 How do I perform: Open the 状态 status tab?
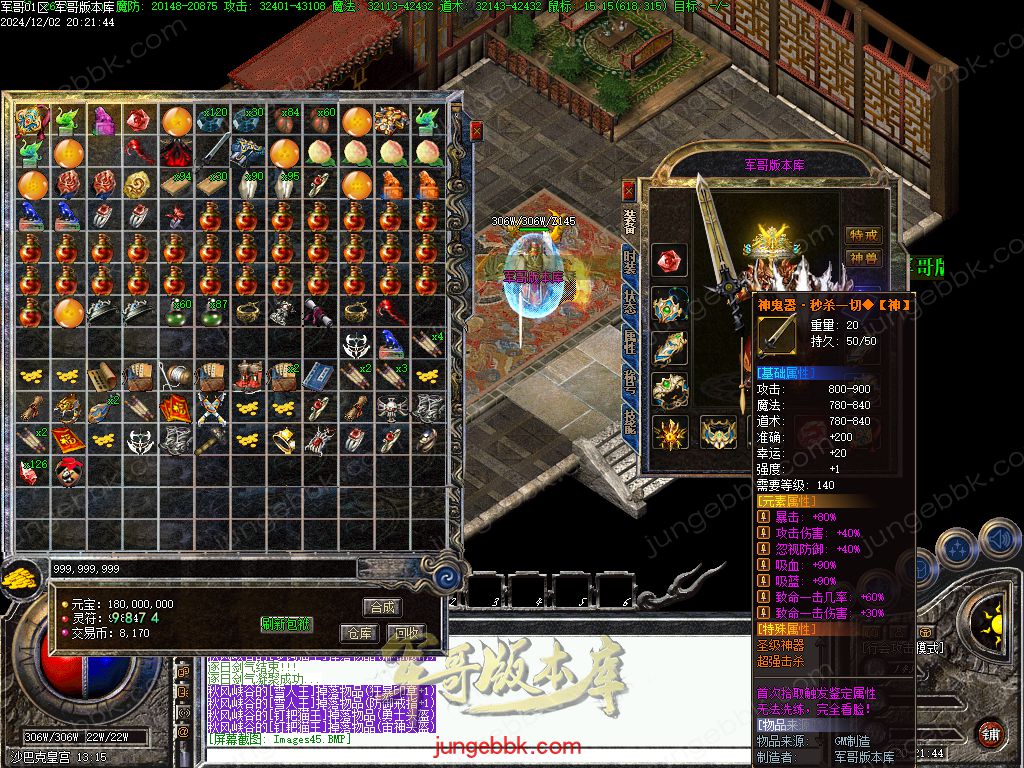click(629, 301)
